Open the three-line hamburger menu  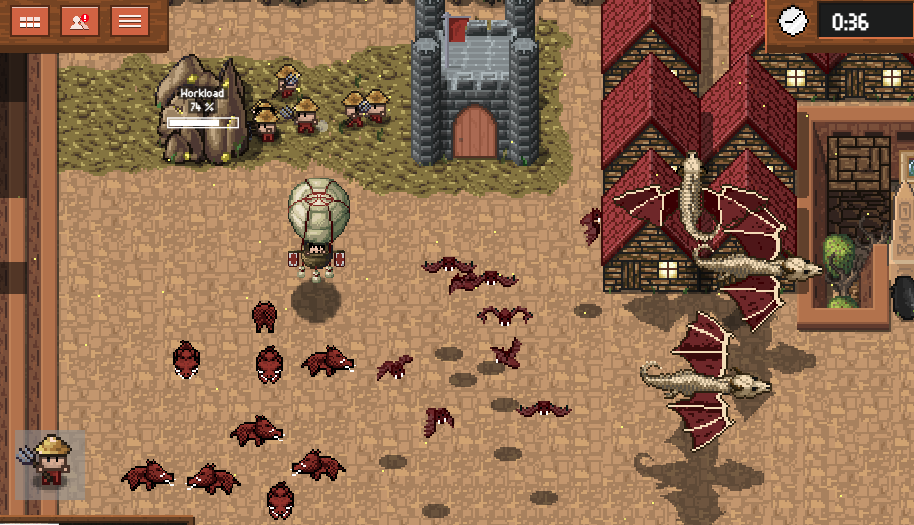pos(129,21)
